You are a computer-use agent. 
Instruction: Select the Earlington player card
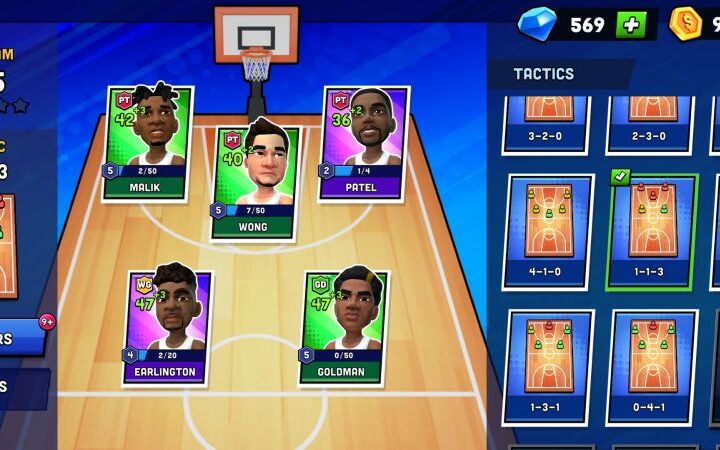[165, 326]
